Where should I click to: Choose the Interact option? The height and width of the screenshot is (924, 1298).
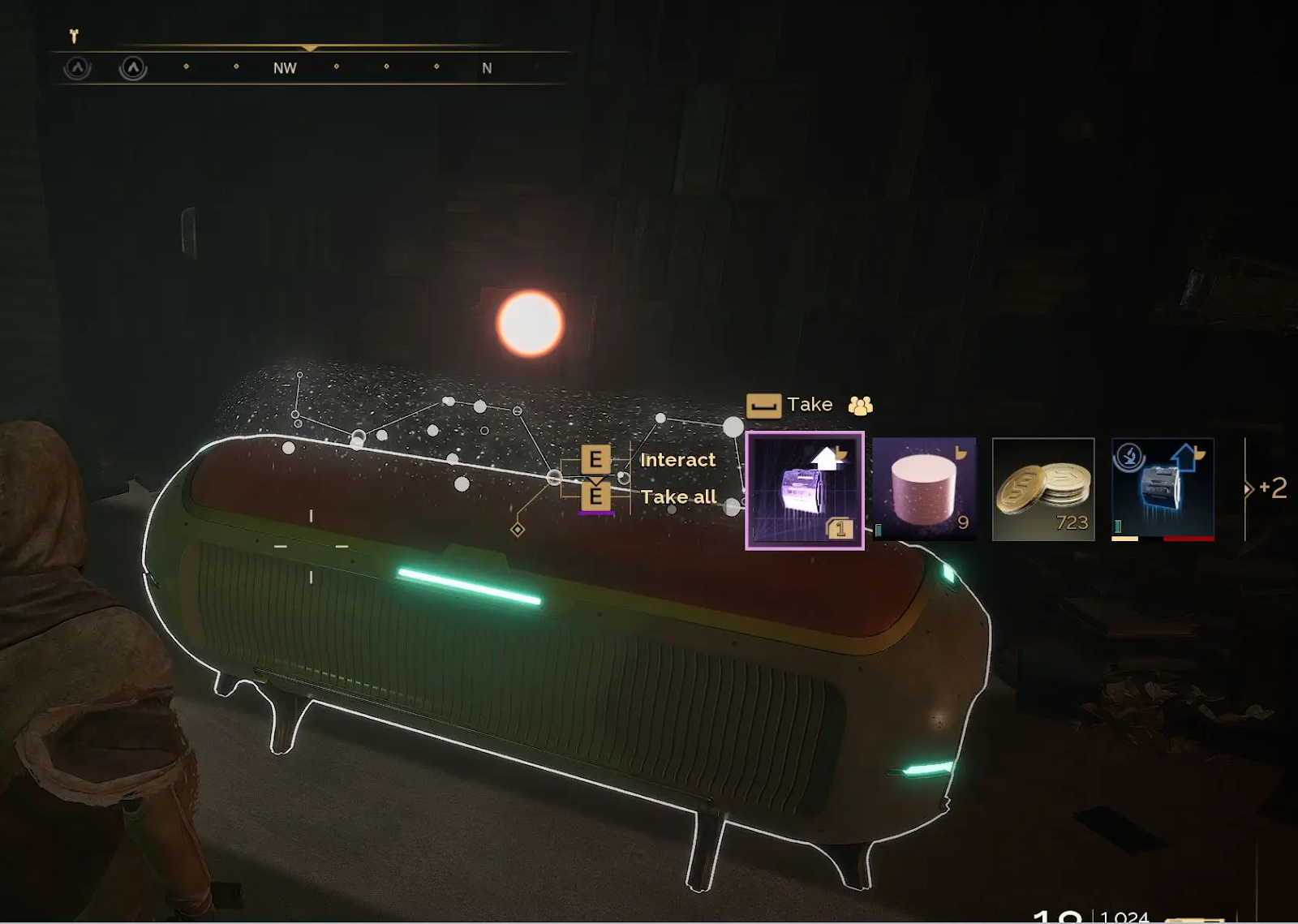pyautogui.click(x=677, y=460)
